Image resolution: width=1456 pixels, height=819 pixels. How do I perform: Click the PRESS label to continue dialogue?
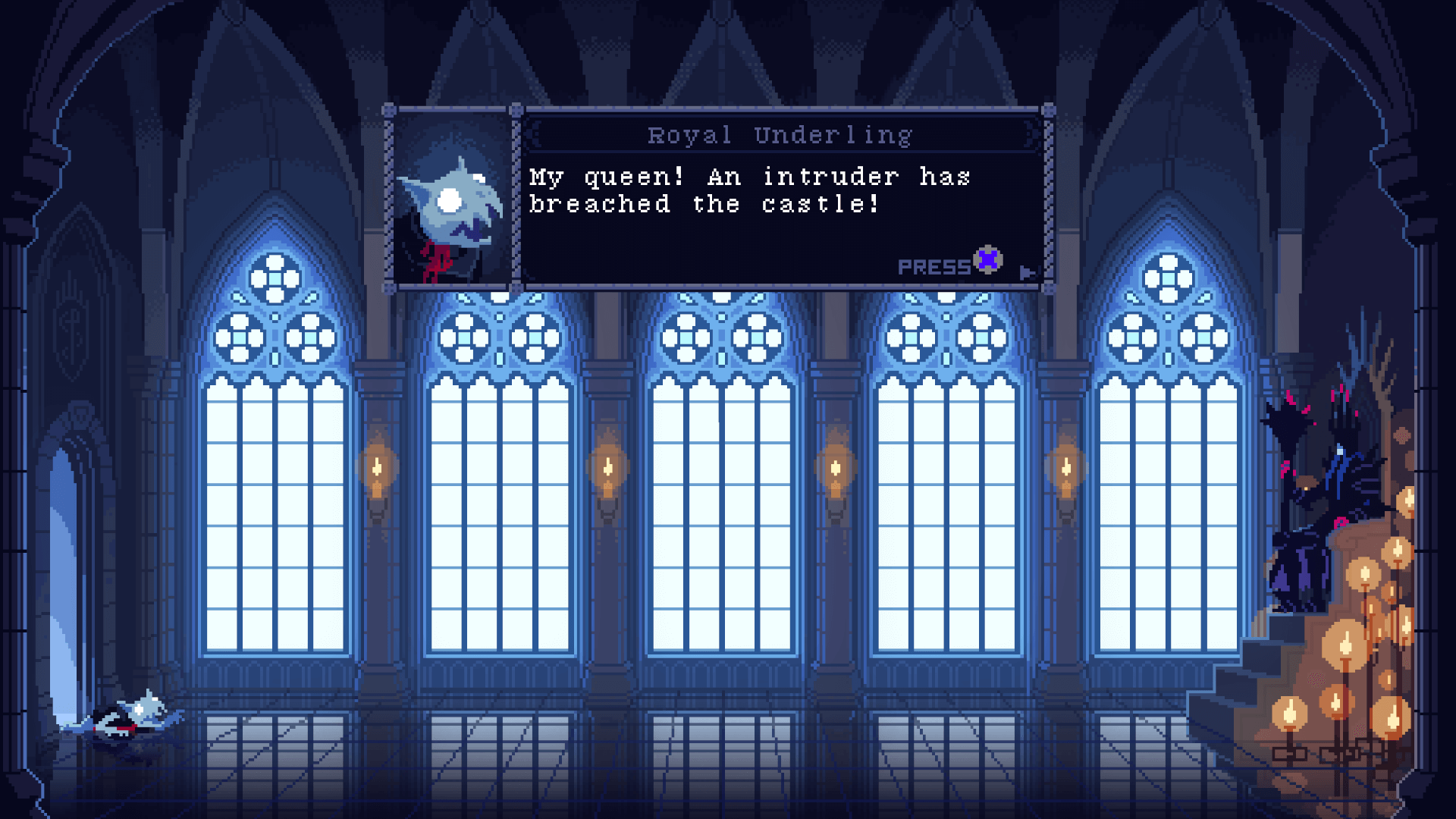tap(935, 265)
